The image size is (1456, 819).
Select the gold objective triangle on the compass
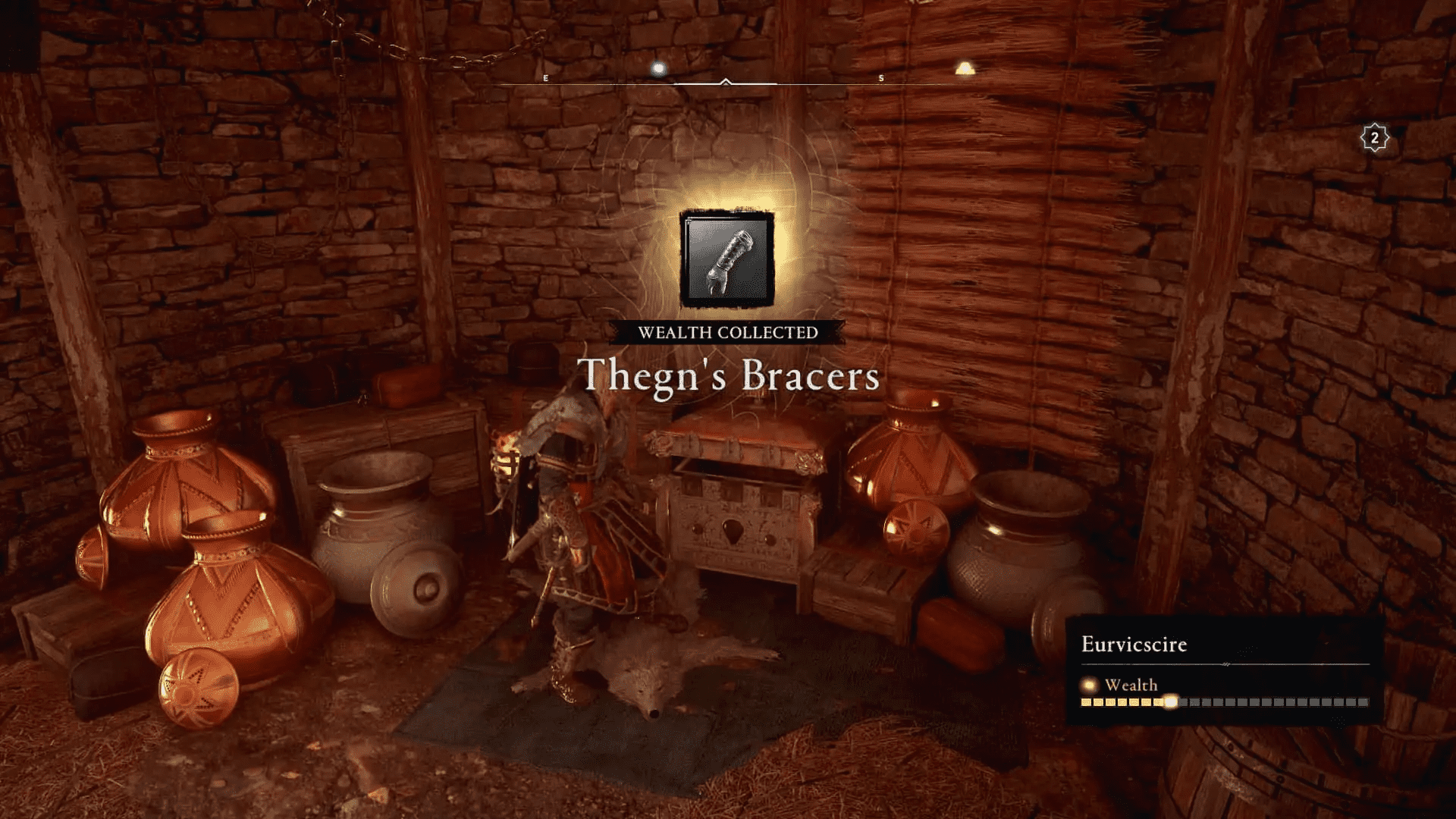coord(965,70)
